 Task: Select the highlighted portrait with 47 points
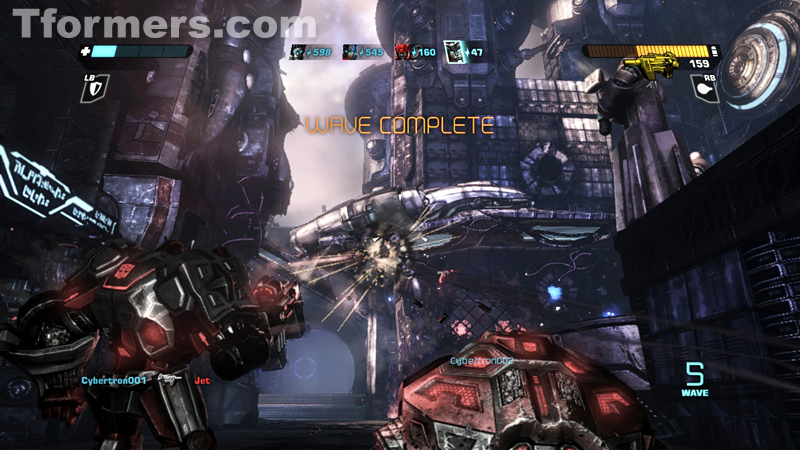click(452, 50)
